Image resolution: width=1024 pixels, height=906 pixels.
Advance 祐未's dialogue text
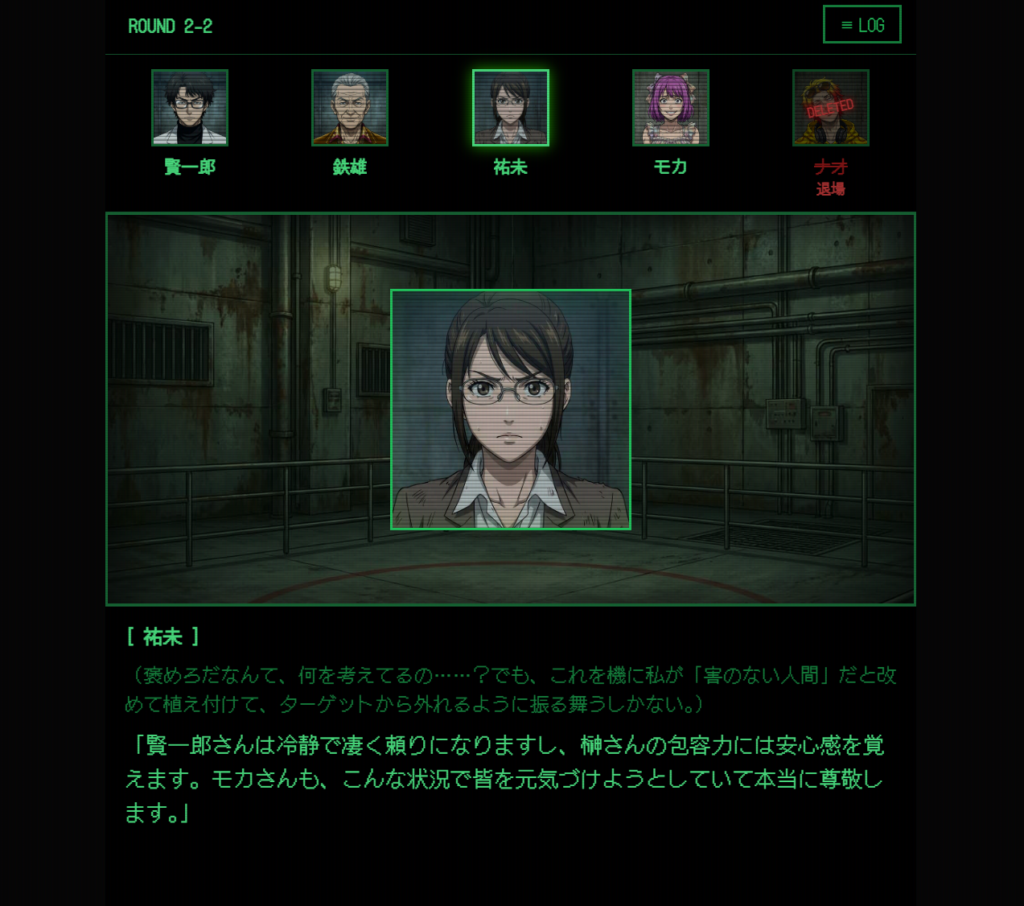(510, 778)
